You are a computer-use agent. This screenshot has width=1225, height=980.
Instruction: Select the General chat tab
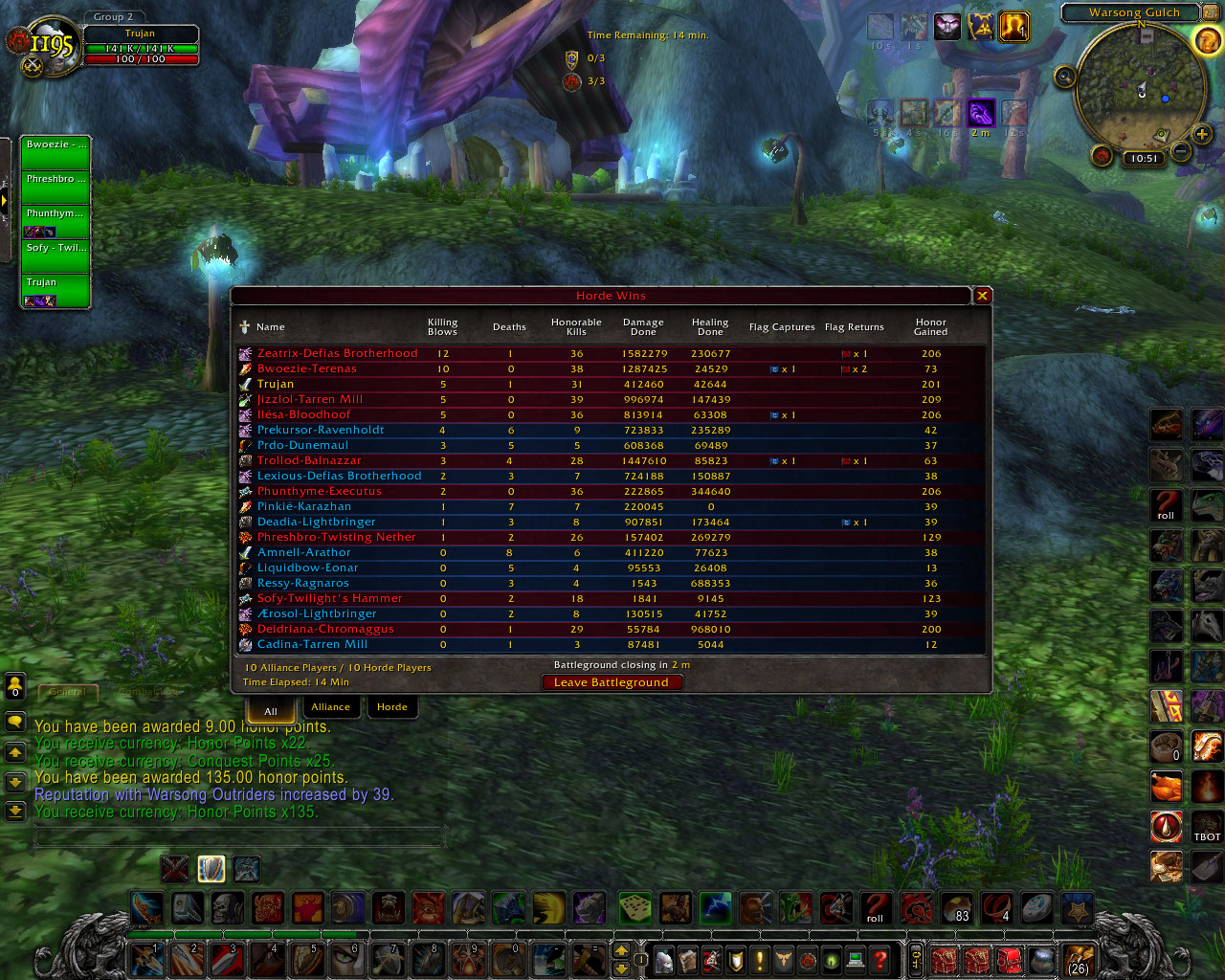(67, 691)
